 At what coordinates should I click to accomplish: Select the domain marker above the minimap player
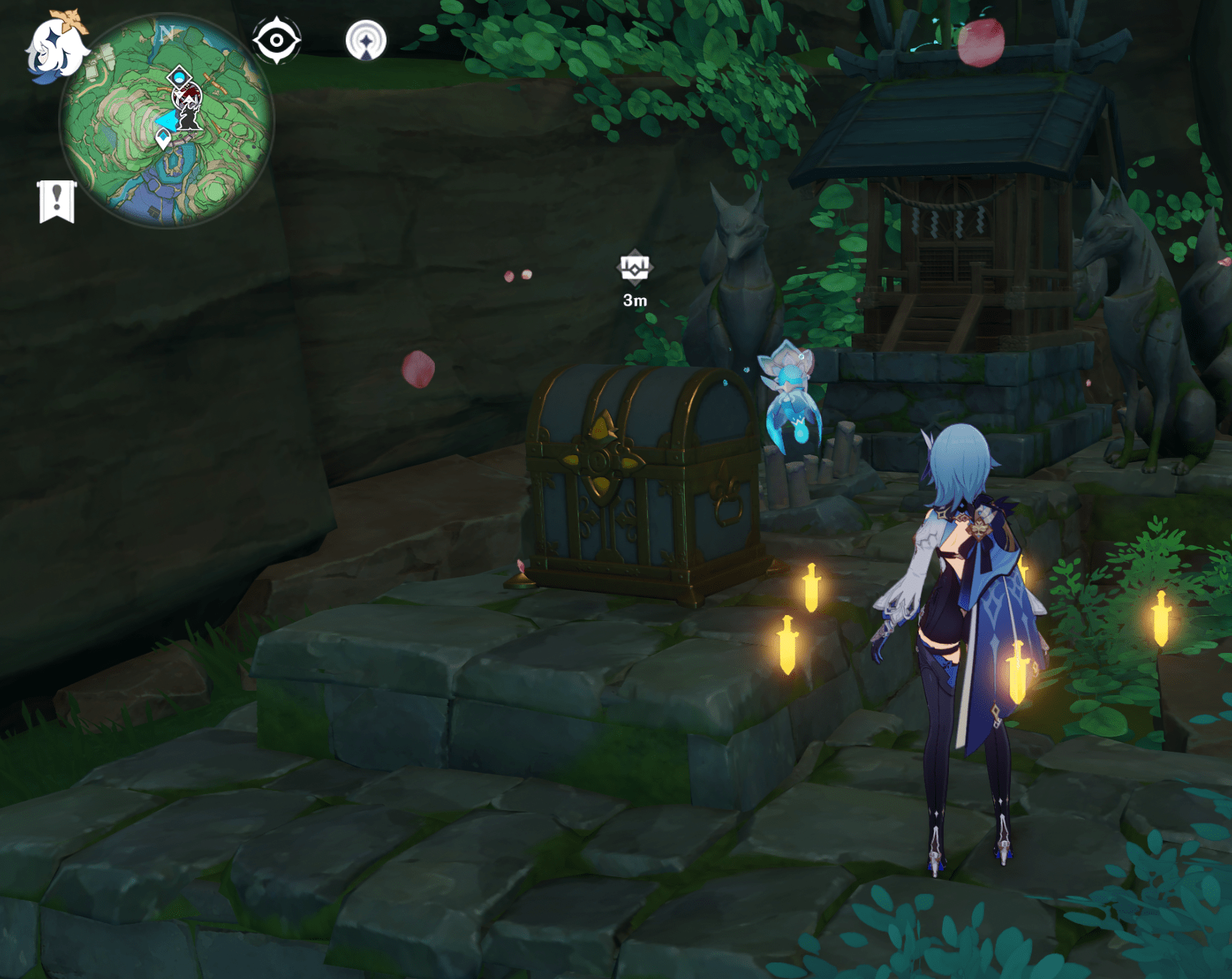(179, 76)
